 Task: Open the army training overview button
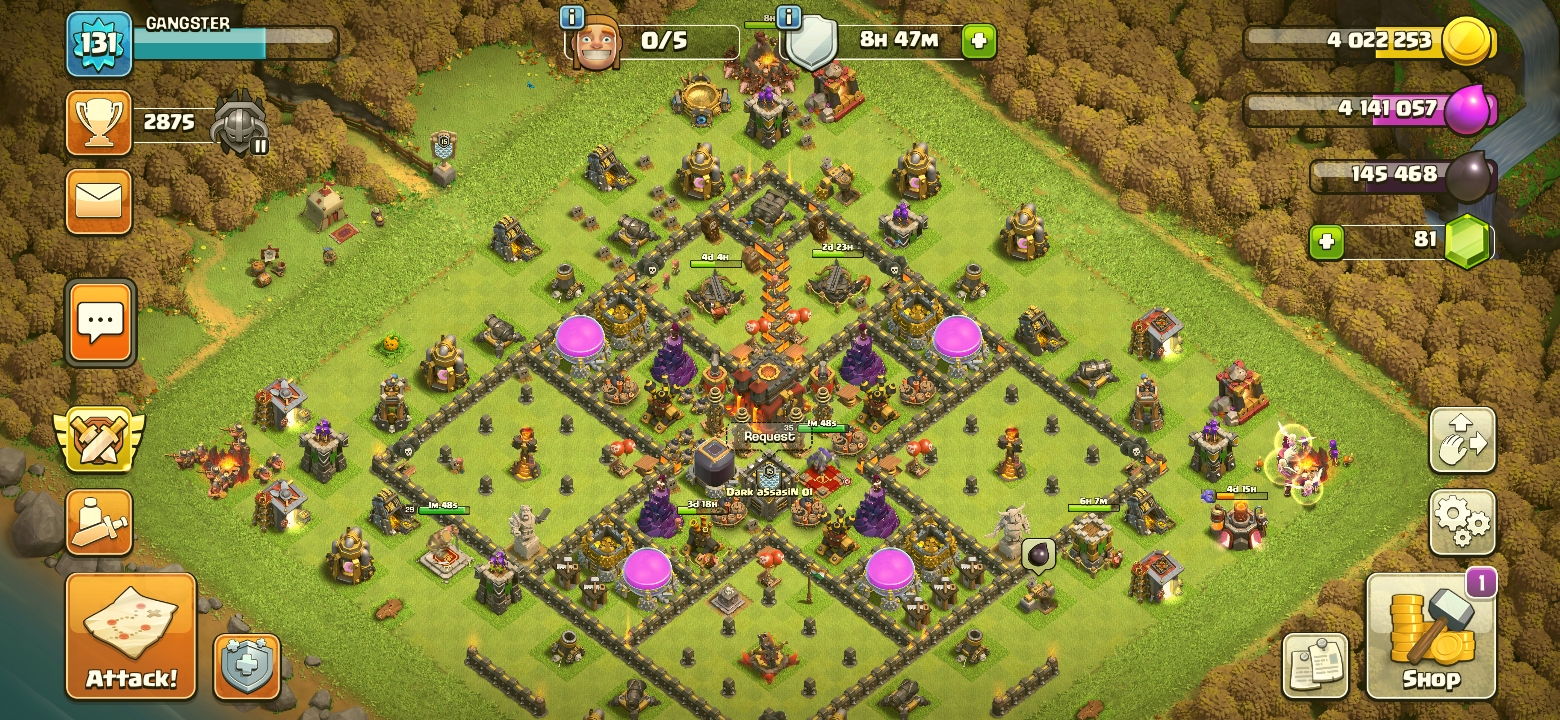click(x=99, y=522)
